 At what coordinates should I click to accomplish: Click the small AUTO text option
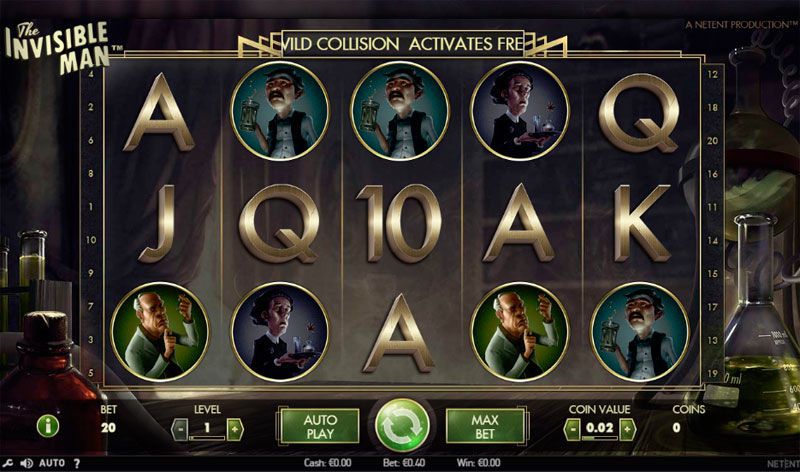tap(52, 463)
